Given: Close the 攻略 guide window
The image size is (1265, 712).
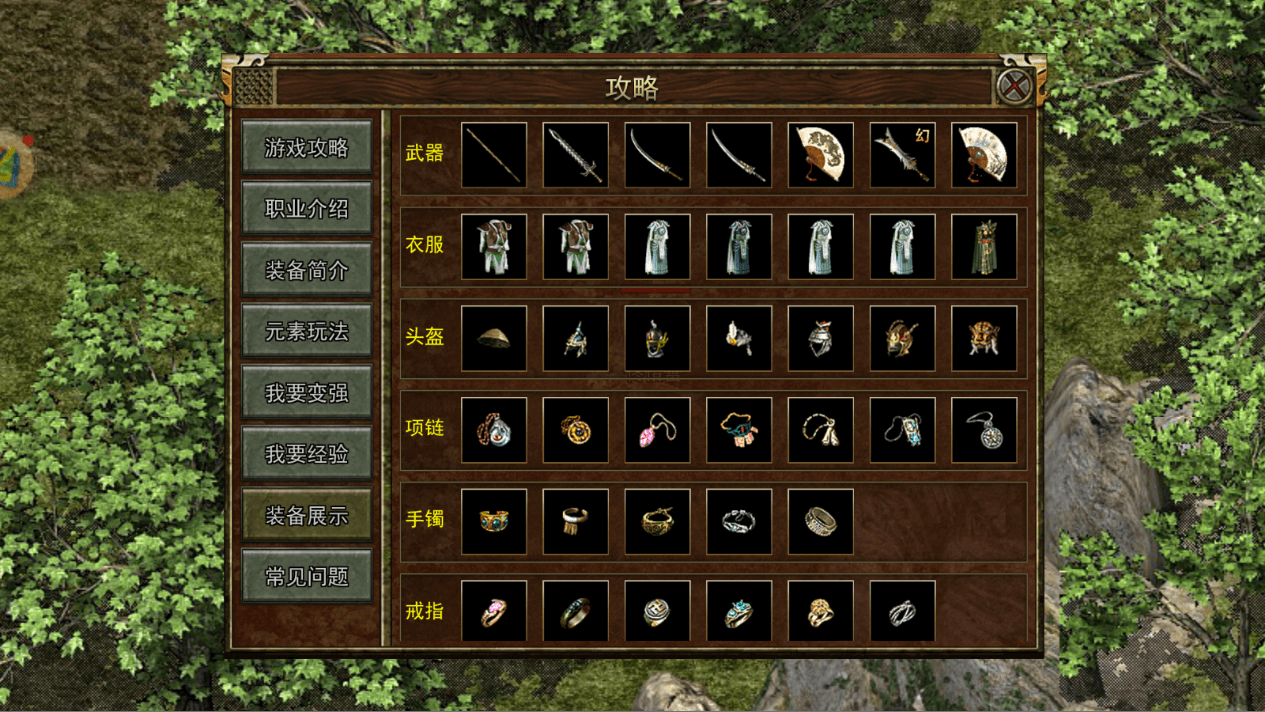Looking at the screenshot, I should 1014,86.
